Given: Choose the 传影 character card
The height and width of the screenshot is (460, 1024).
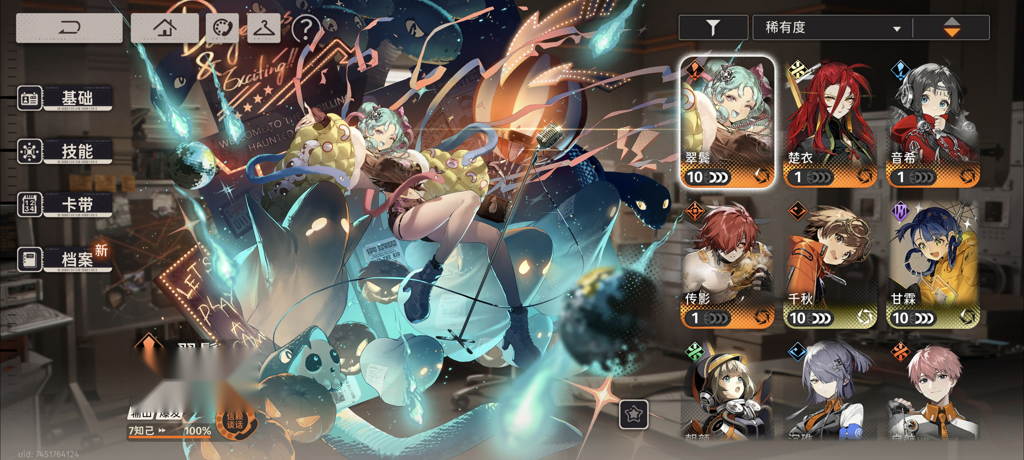Looking at the screenshot, I should tap(728, 265).
